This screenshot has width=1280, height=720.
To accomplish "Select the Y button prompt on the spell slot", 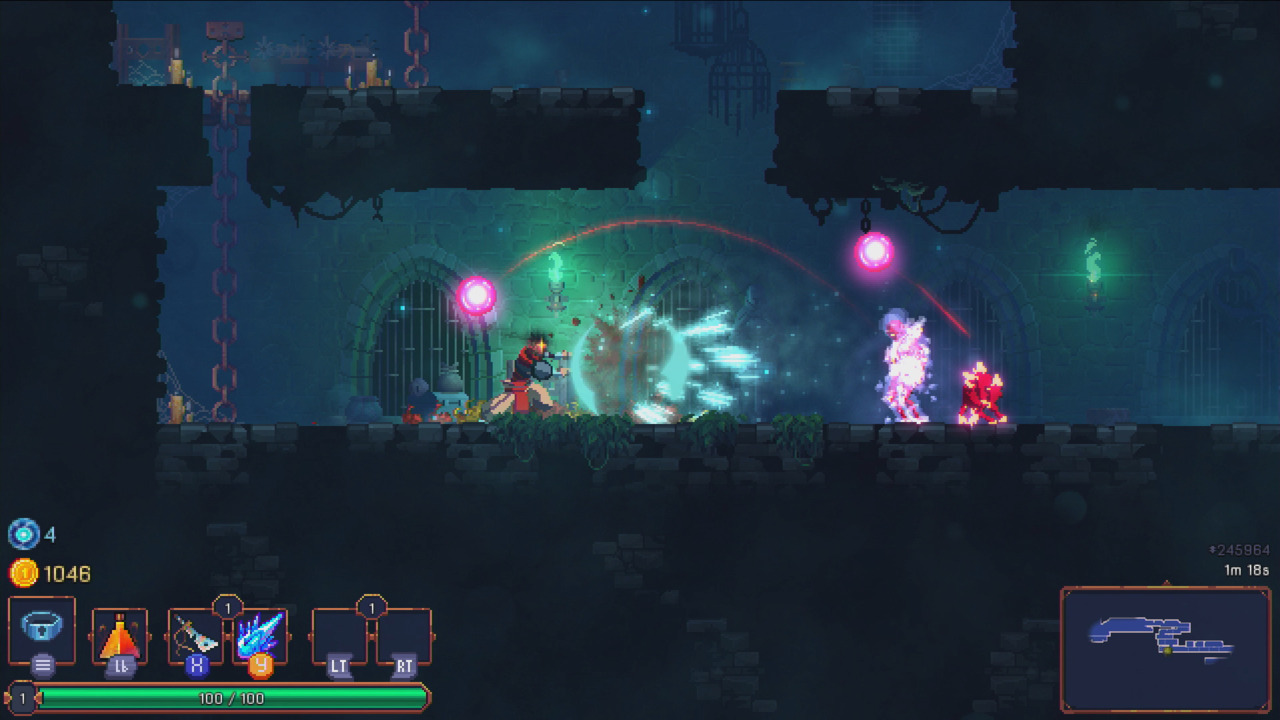I will coord(260,665).
